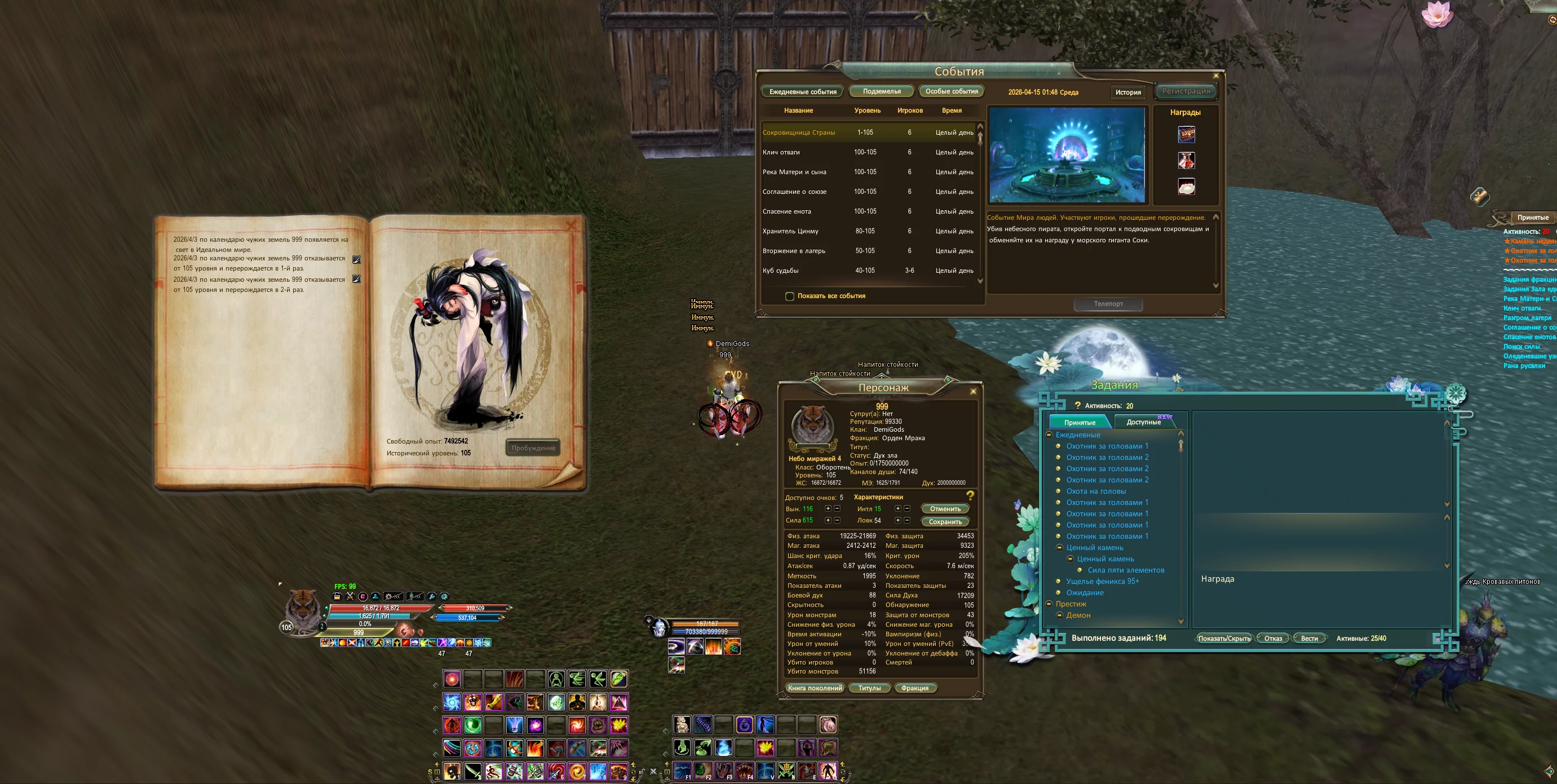Image resolution: width=1557 pixels, height=784 pixels.
Task: Toggle Показать все события checkbox
Action: tap(789, 296)
